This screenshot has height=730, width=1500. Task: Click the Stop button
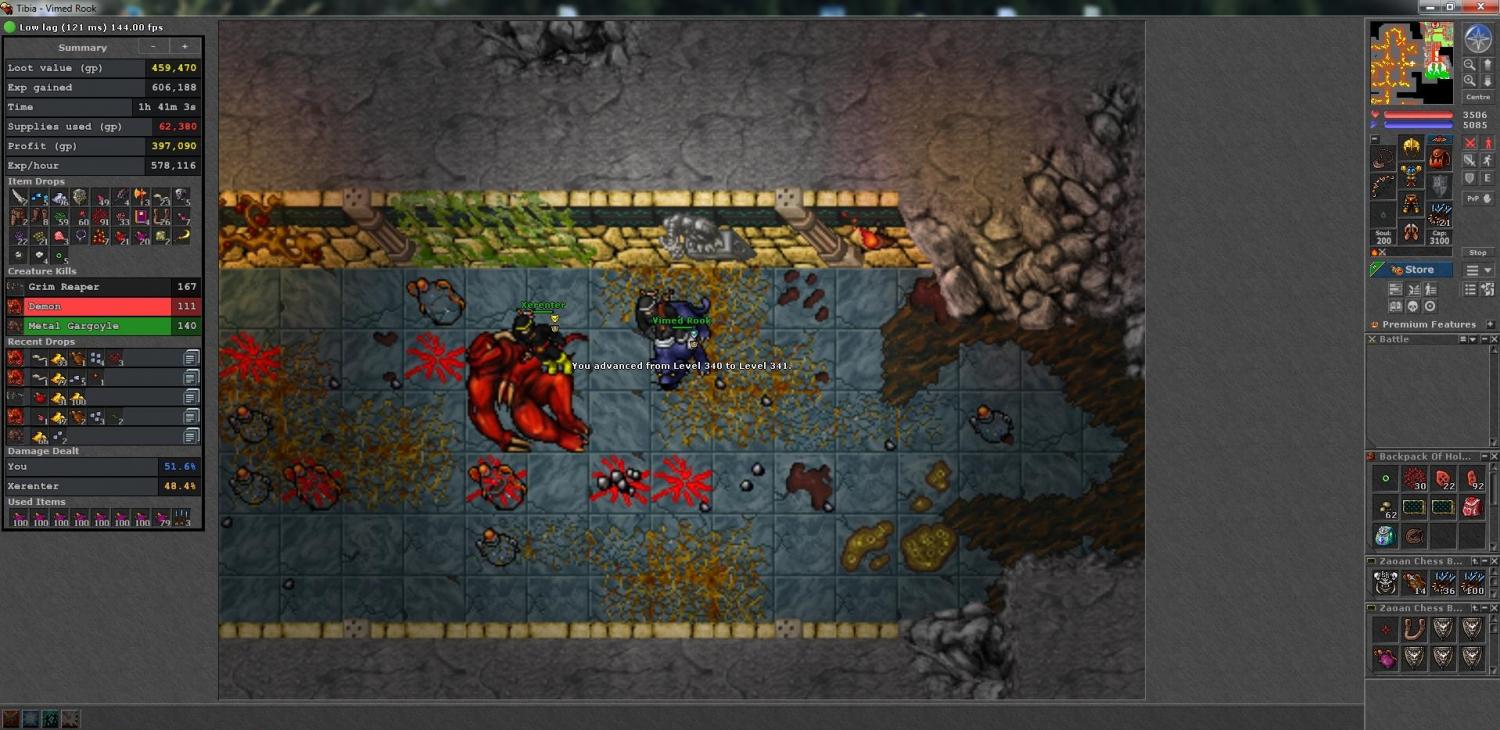click(1477, 253)
